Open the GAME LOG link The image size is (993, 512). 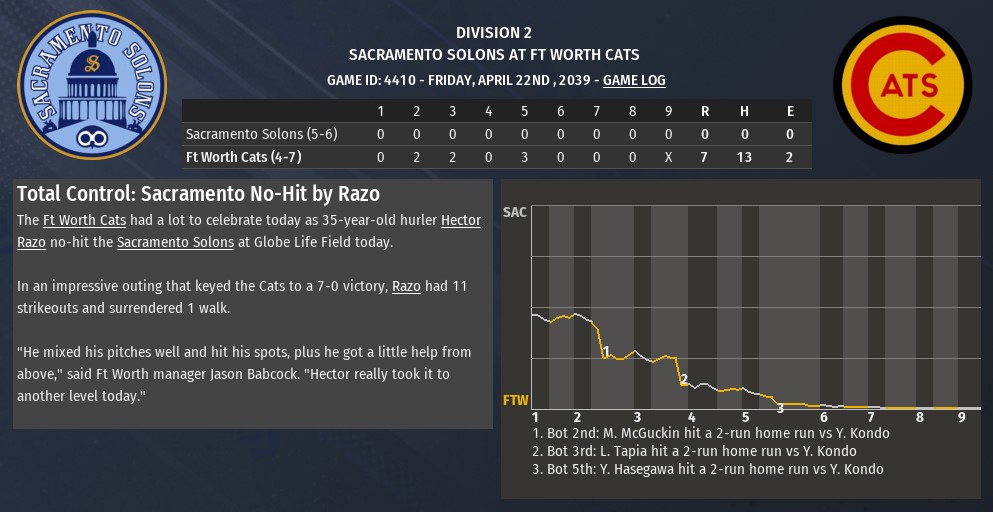[x=634, y=80]
